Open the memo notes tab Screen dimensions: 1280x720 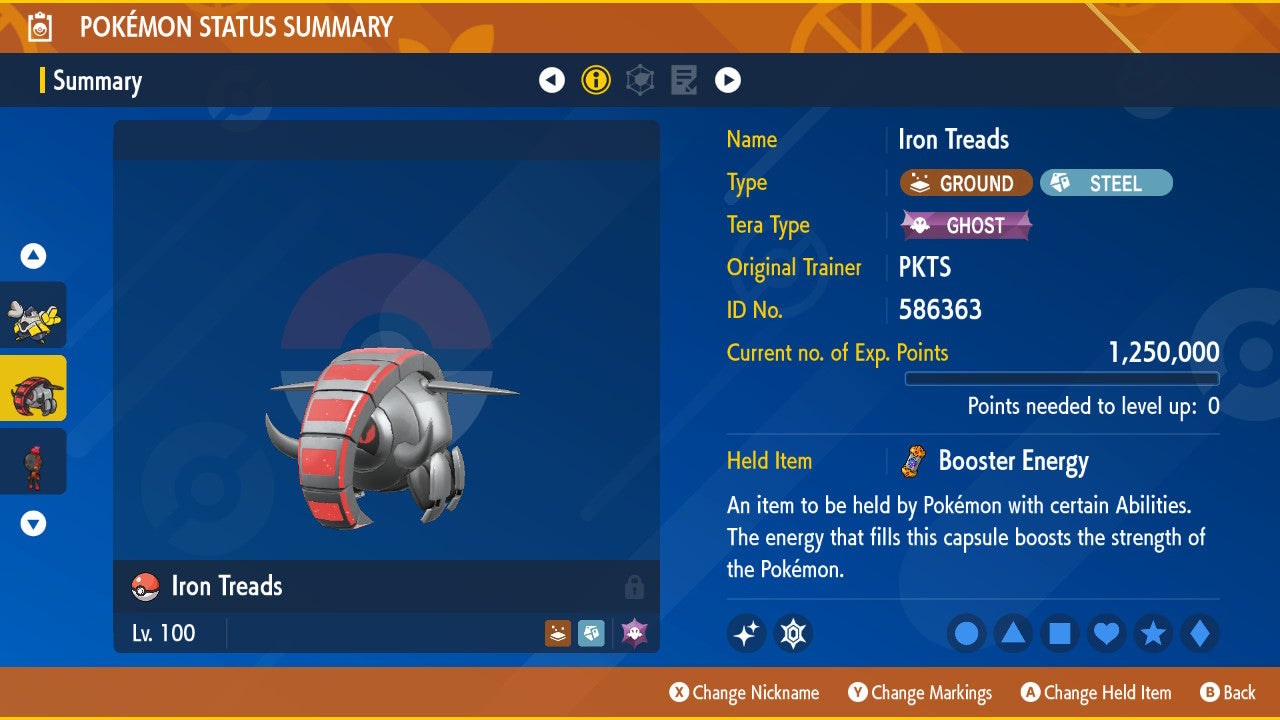[x=684, y=80]
